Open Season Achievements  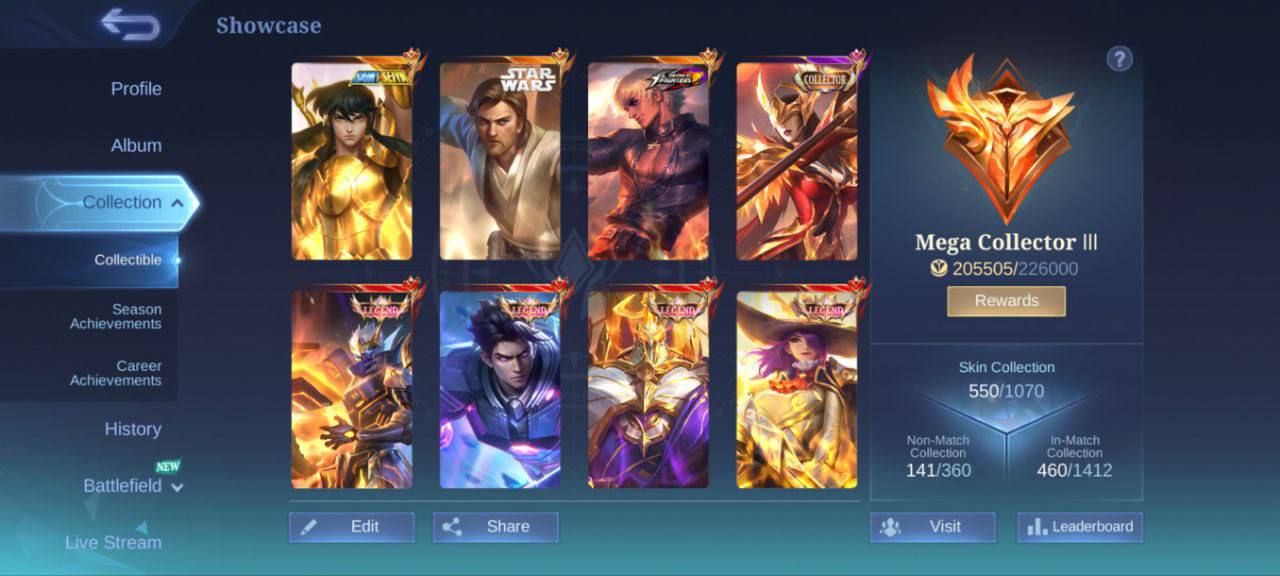click(116, 317)
